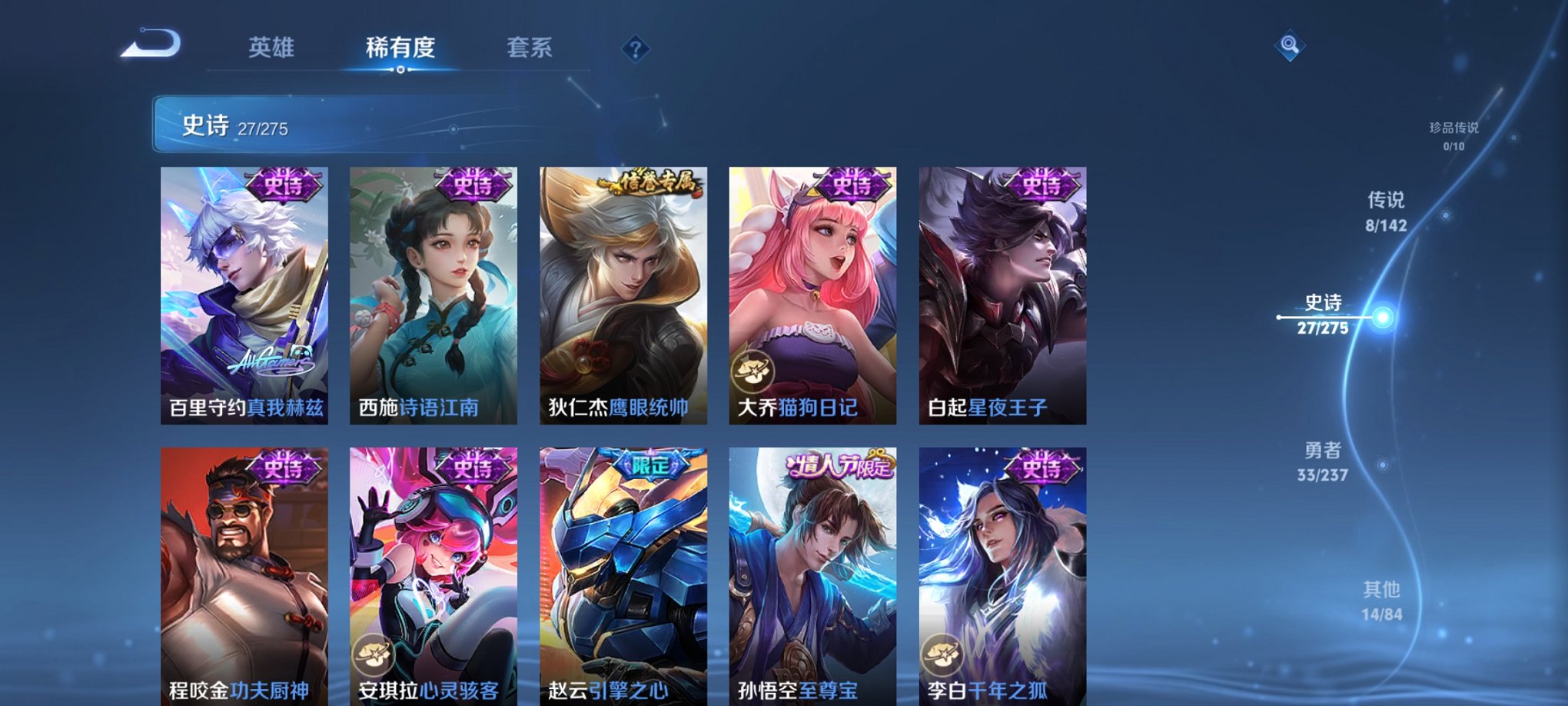Click the help question mark icon
The width and height of the screenshot is (1568, 706).
click(x=633, y=49)
